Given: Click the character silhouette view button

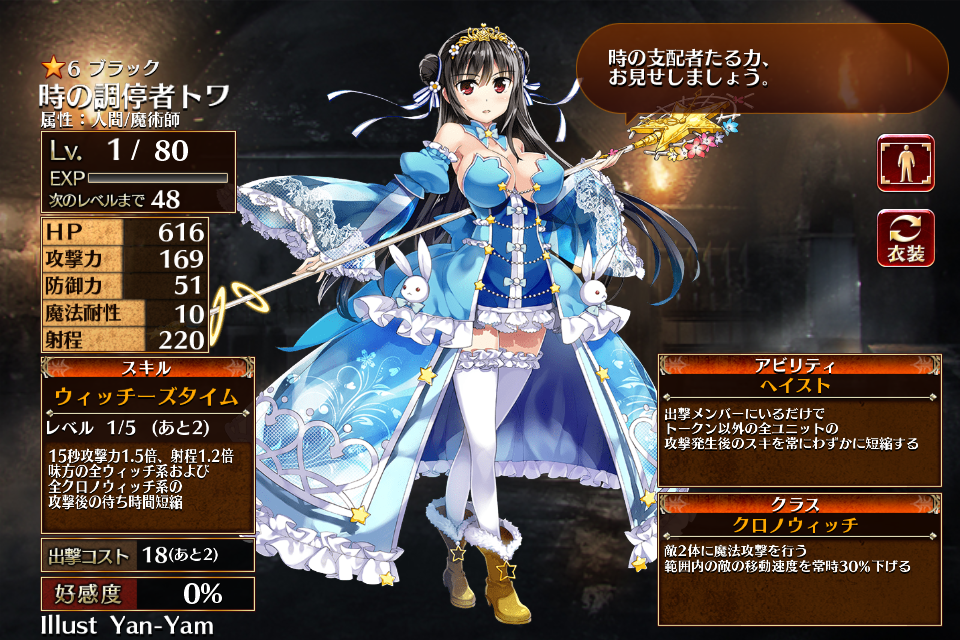Looking at the screenshot, I should (905, 163).
